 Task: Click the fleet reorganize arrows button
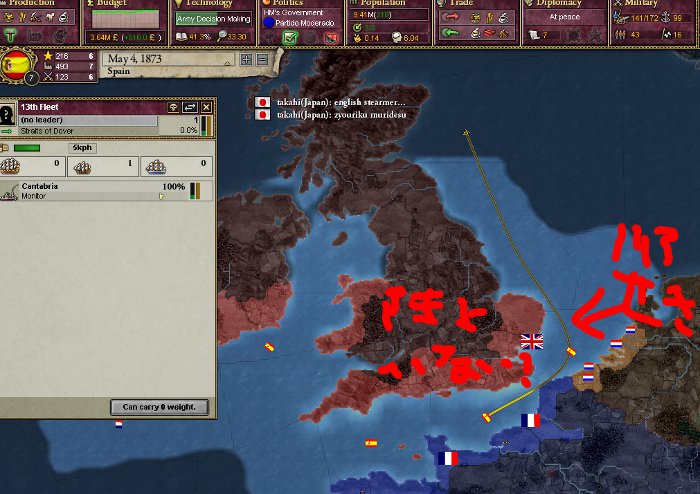[189, 107]
